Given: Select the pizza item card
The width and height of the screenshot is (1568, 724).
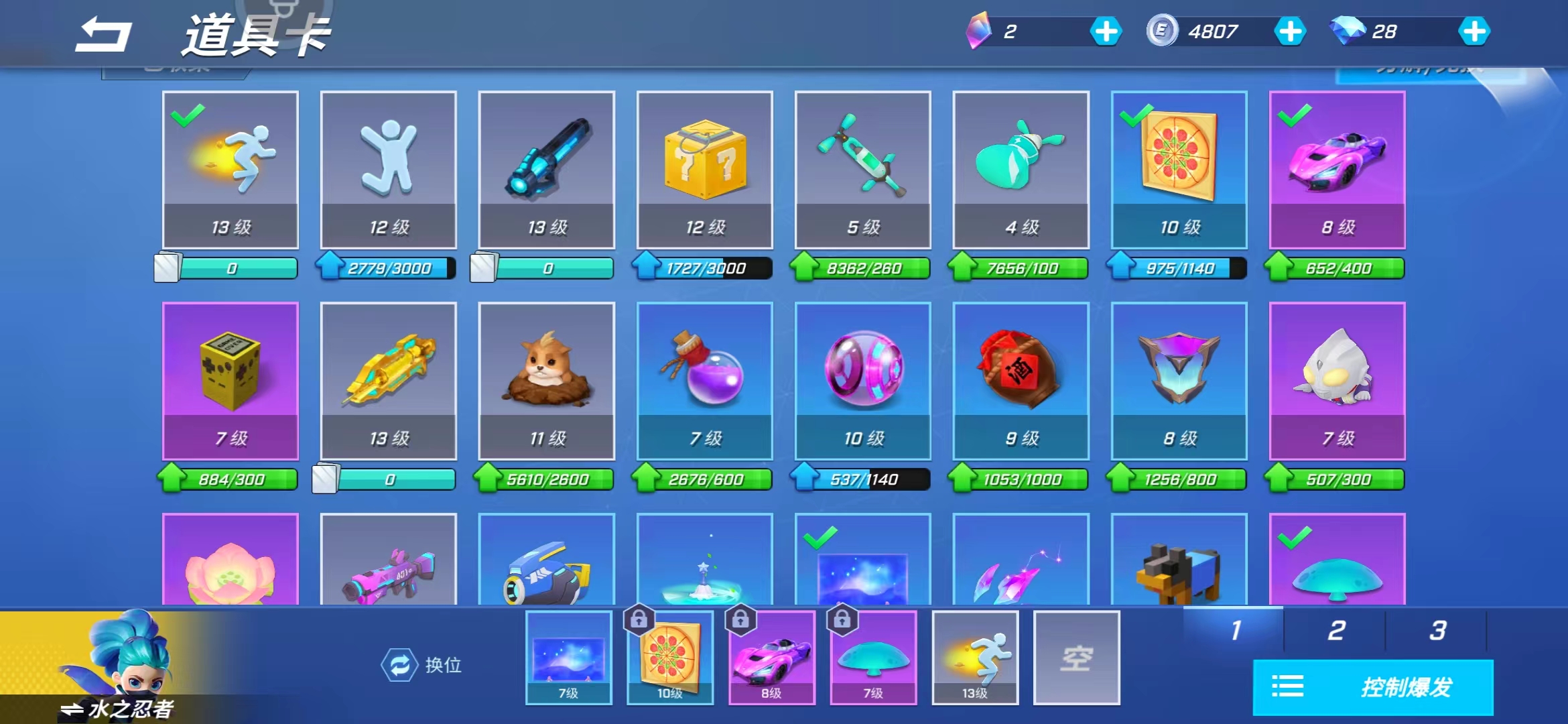Looking at the screenshot, I should (x=1179, y=170).
